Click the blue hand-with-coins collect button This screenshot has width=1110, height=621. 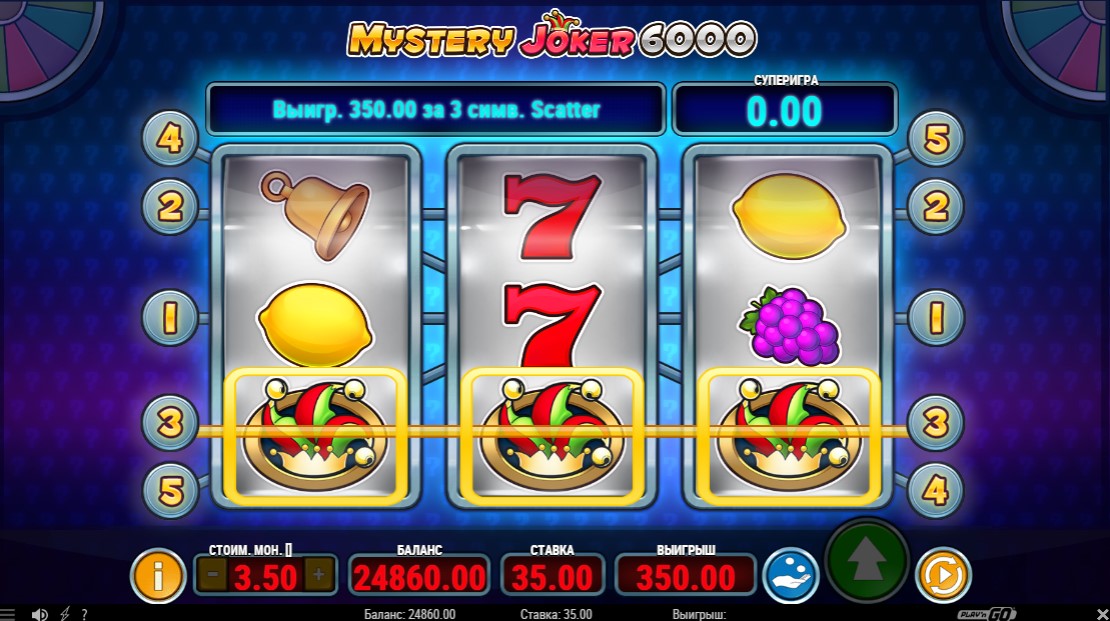(x=791, y=575)
